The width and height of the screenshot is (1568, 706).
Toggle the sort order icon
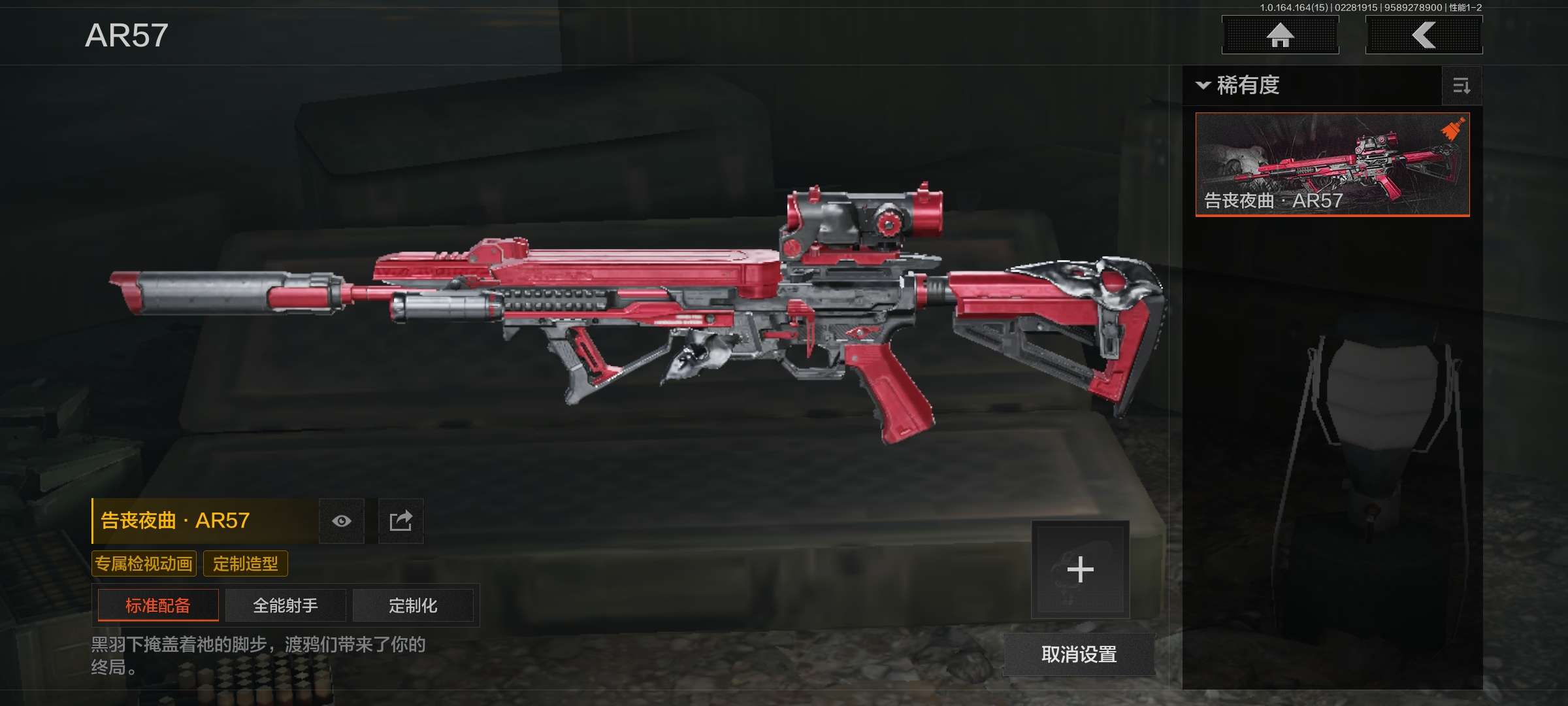tap(1462, 86)
